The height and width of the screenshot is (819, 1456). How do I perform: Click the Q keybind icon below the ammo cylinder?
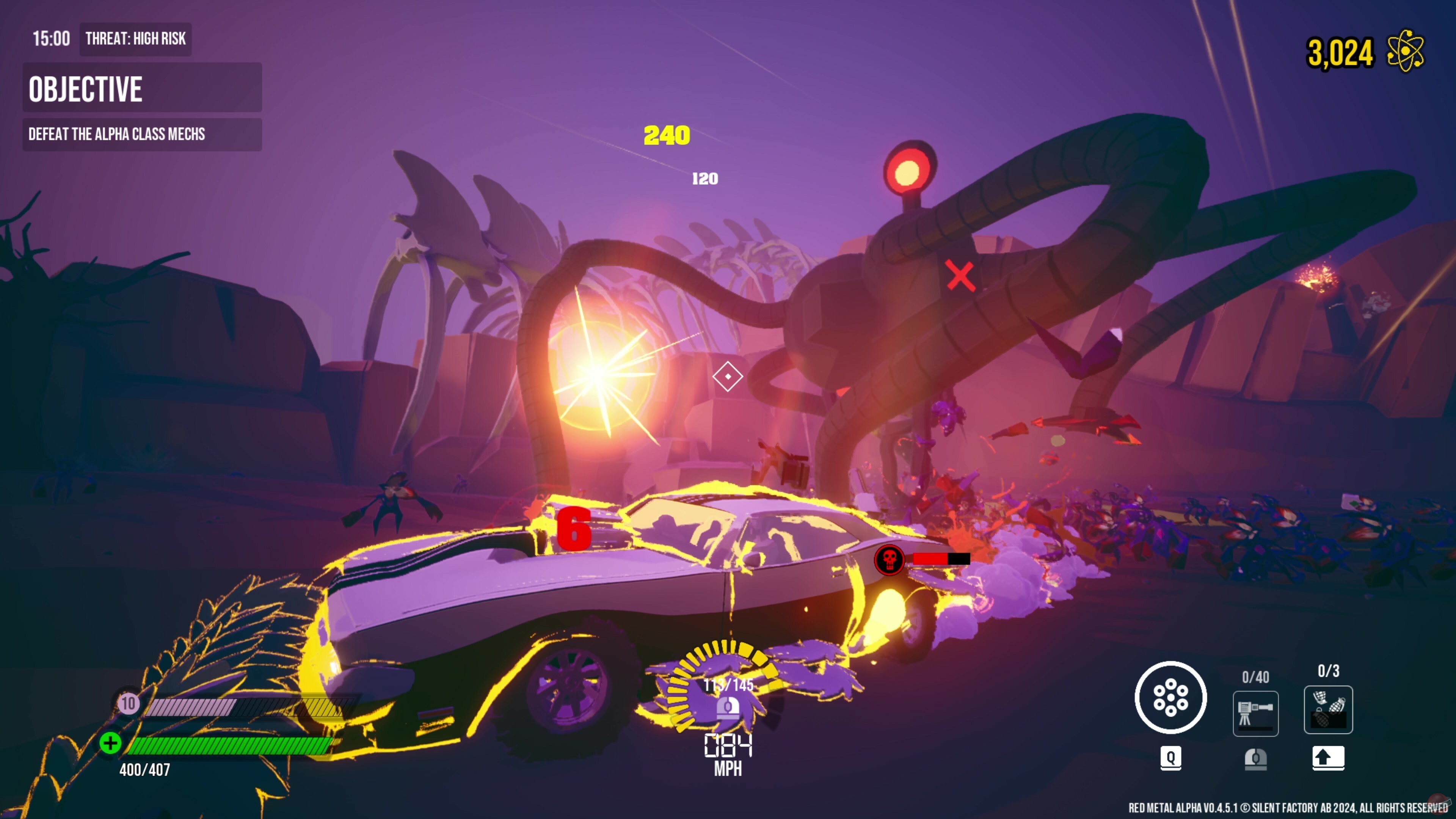(1172, 759)
